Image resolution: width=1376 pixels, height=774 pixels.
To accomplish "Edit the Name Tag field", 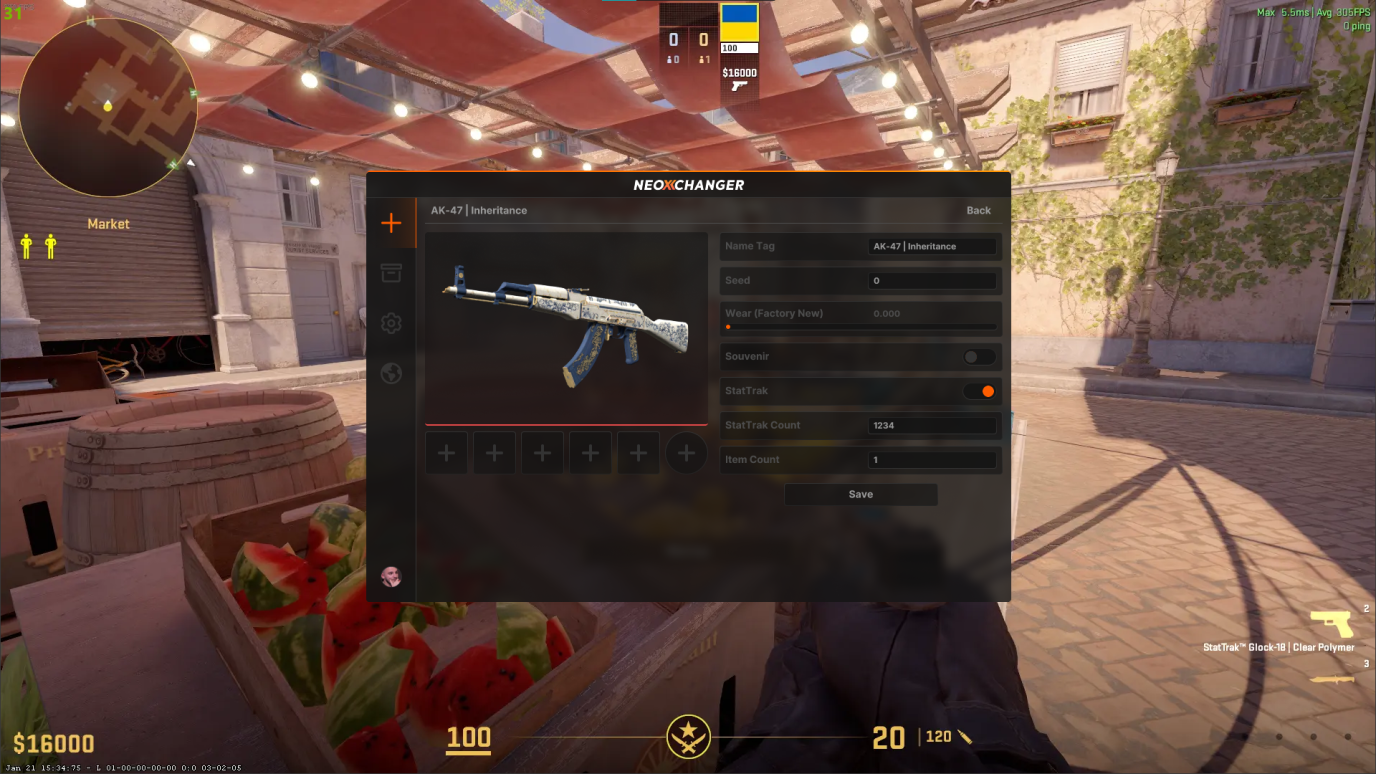I will coord(932,246).
